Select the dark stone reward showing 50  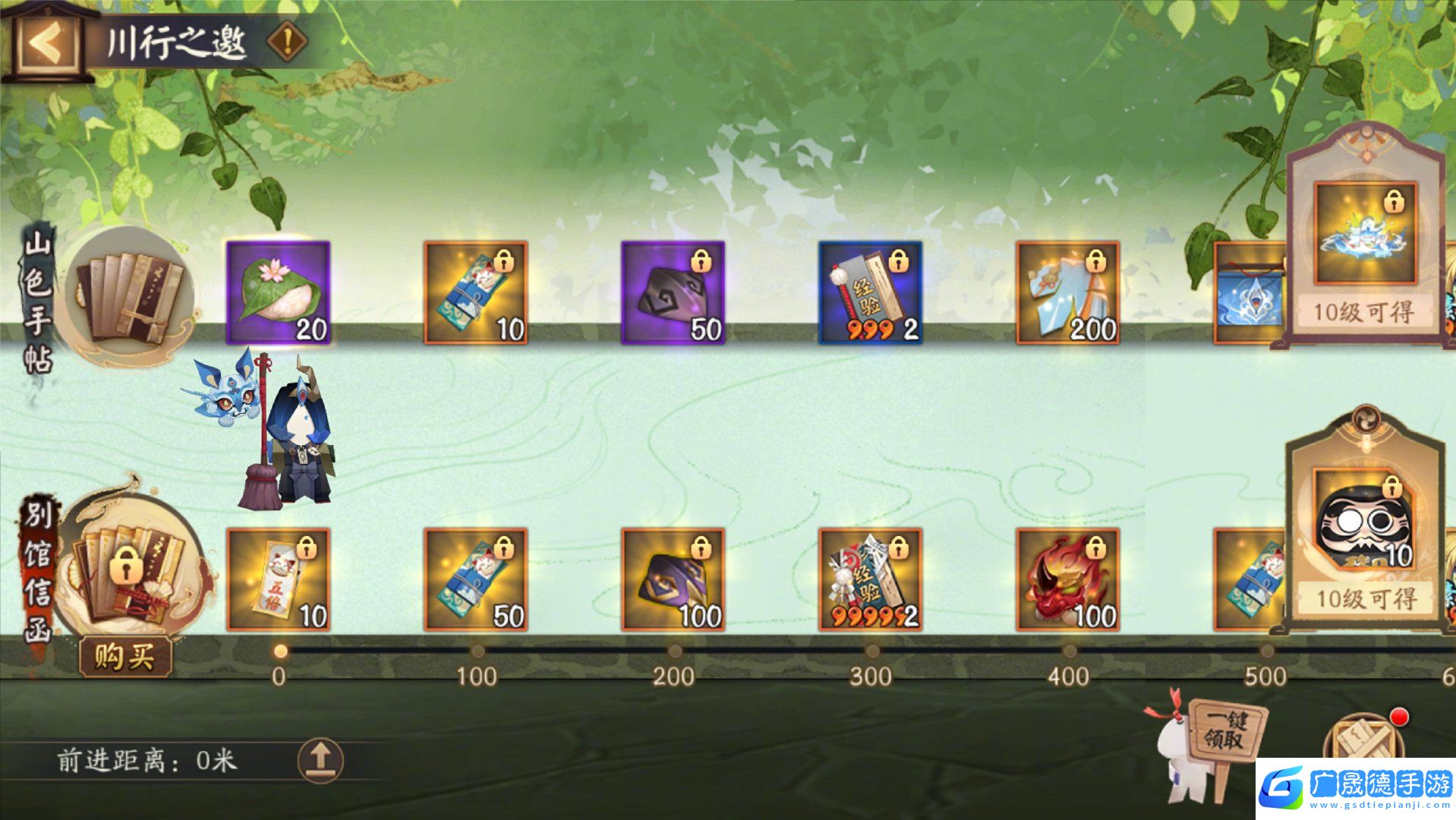[x=673, y=292]
